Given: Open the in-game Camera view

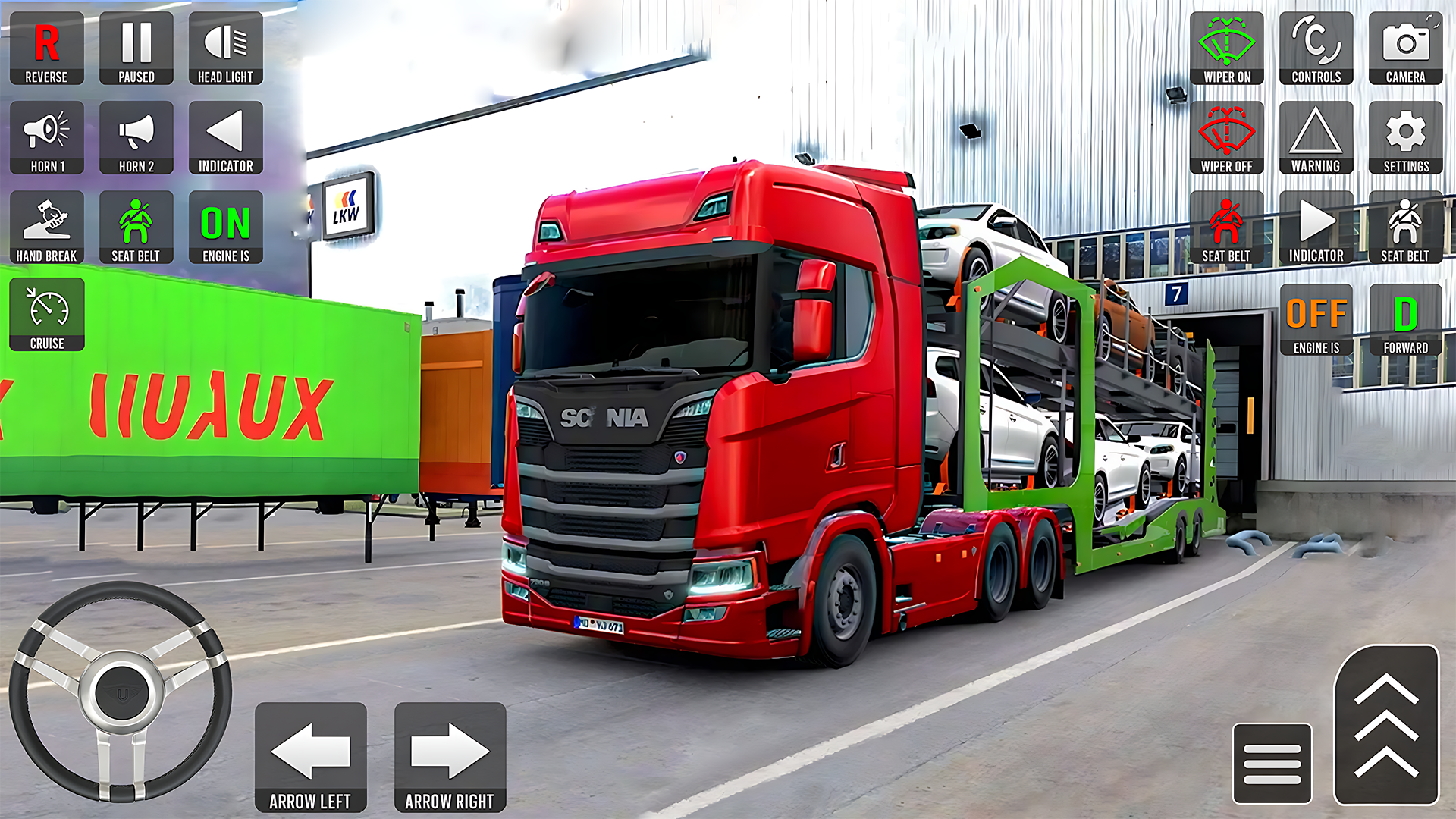Looking at the screenshot, I should pos(1406,48).
